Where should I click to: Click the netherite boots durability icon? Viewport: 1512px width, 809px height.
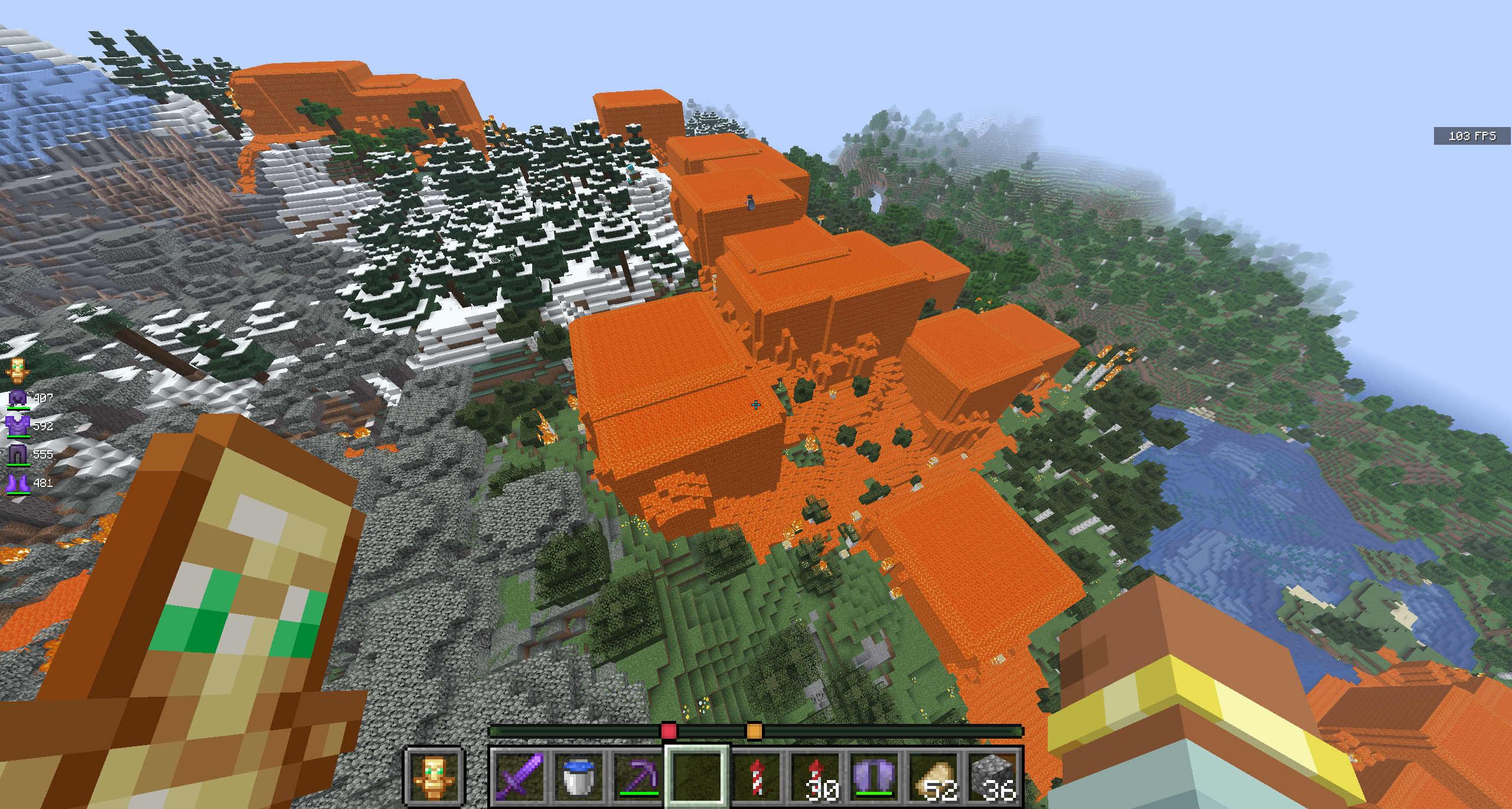click(x=18, y=483)
